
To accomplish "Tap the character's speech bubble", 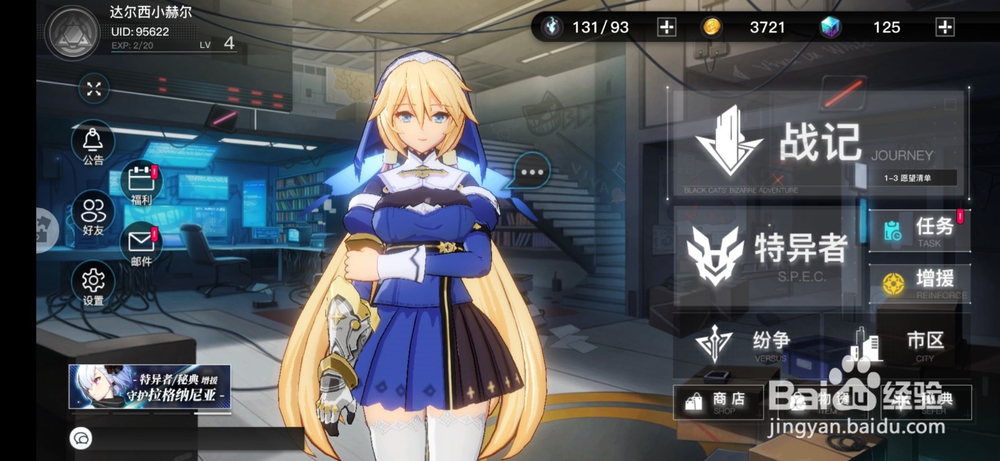I will tap(531, 172).
